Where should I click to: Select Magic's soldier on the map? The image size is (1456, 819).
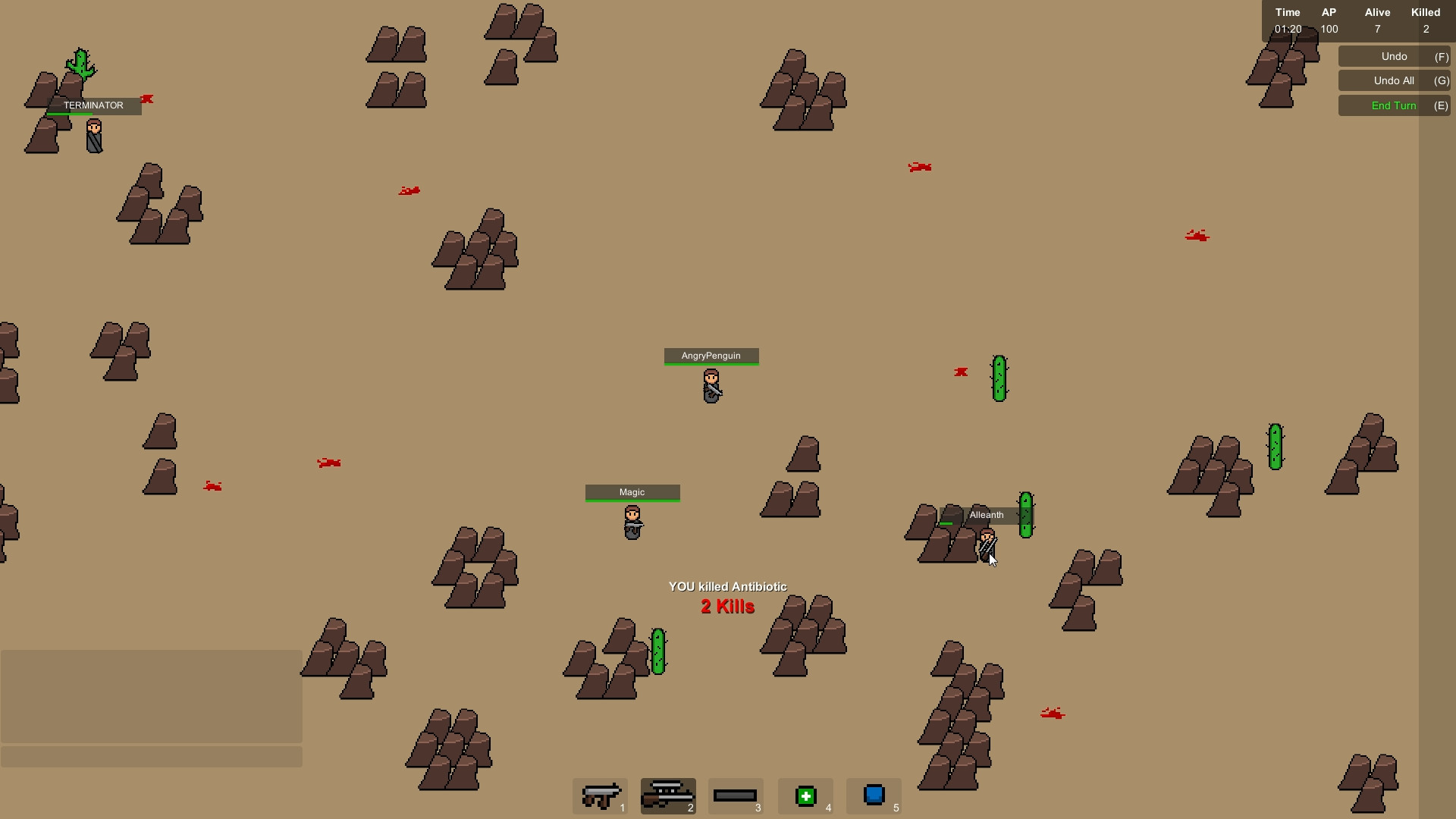(632, 522)
